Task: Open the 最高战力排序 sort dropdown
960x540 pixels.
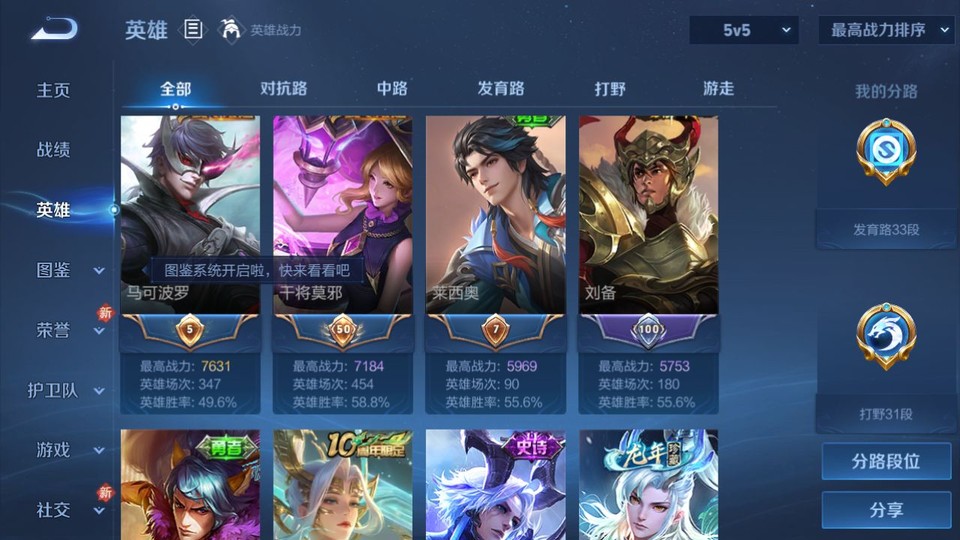Action: tap(886, 30)
